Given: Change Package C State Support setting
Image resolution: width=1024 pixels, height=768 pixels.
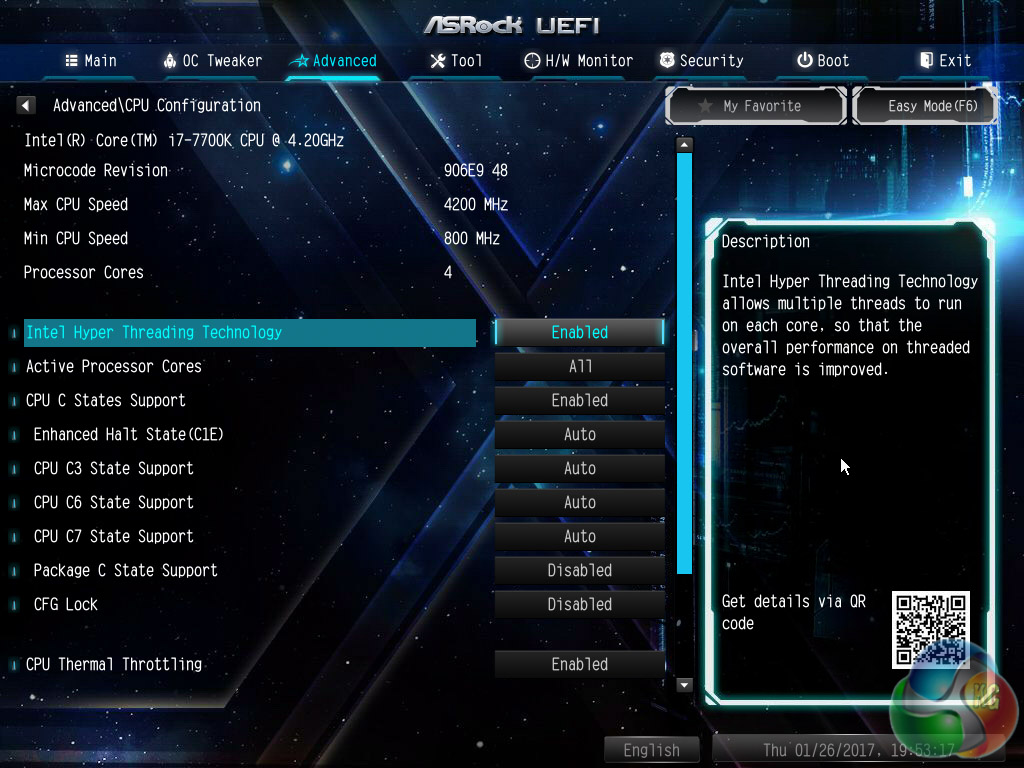Looking at the screenshot, I should click(x=579, y=570).
